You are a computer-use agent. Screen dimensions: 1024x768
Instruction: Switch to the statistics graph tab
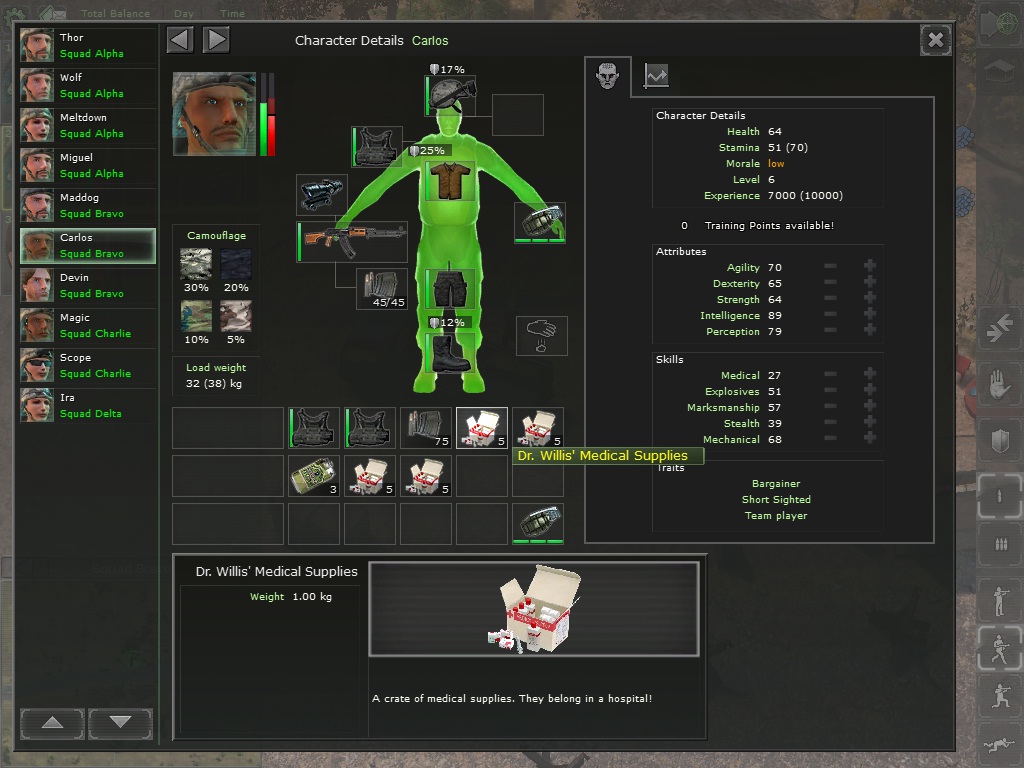coord(656,76)
